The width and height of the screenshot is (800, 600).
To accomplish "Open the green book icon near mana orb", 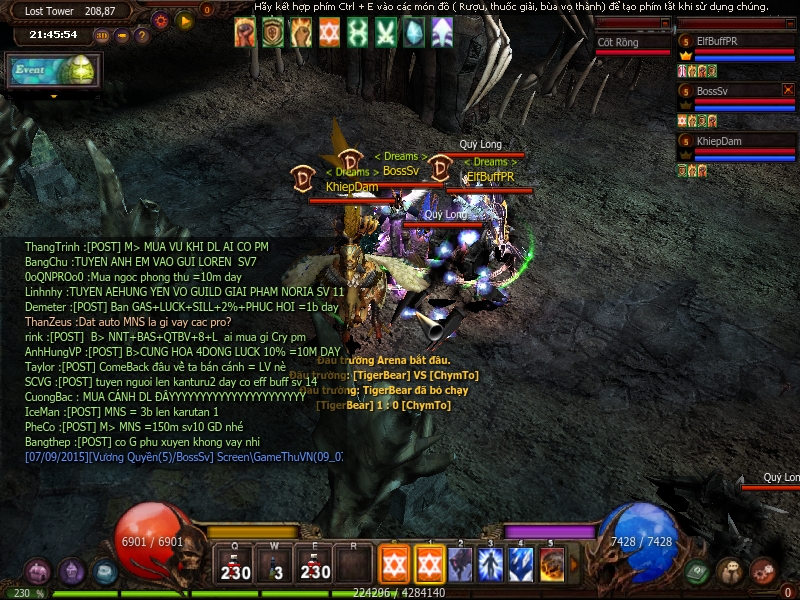I will click(698, 572).
